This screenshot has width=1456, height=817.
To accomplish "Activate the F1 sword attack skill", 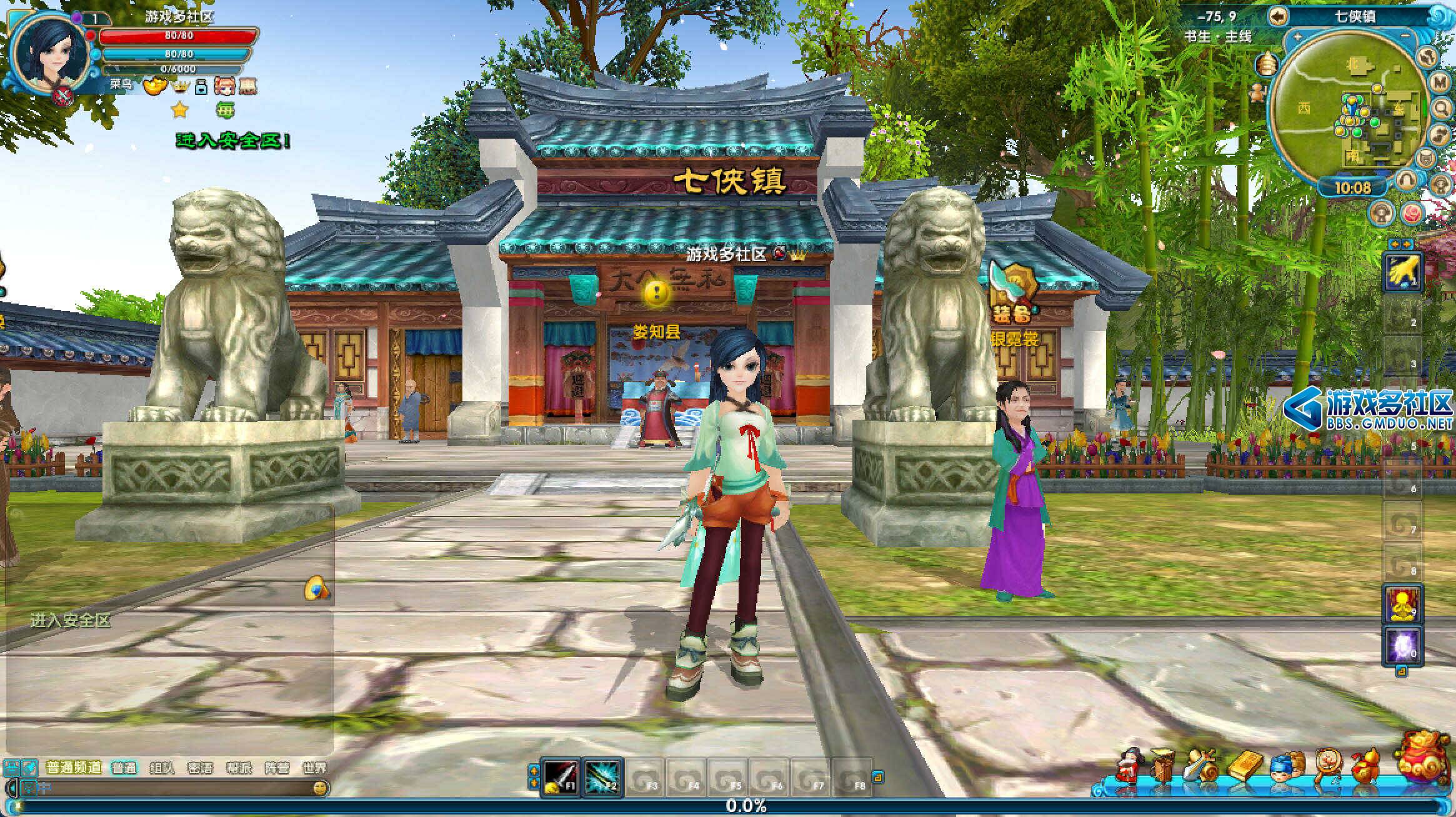I will point(559,777).
